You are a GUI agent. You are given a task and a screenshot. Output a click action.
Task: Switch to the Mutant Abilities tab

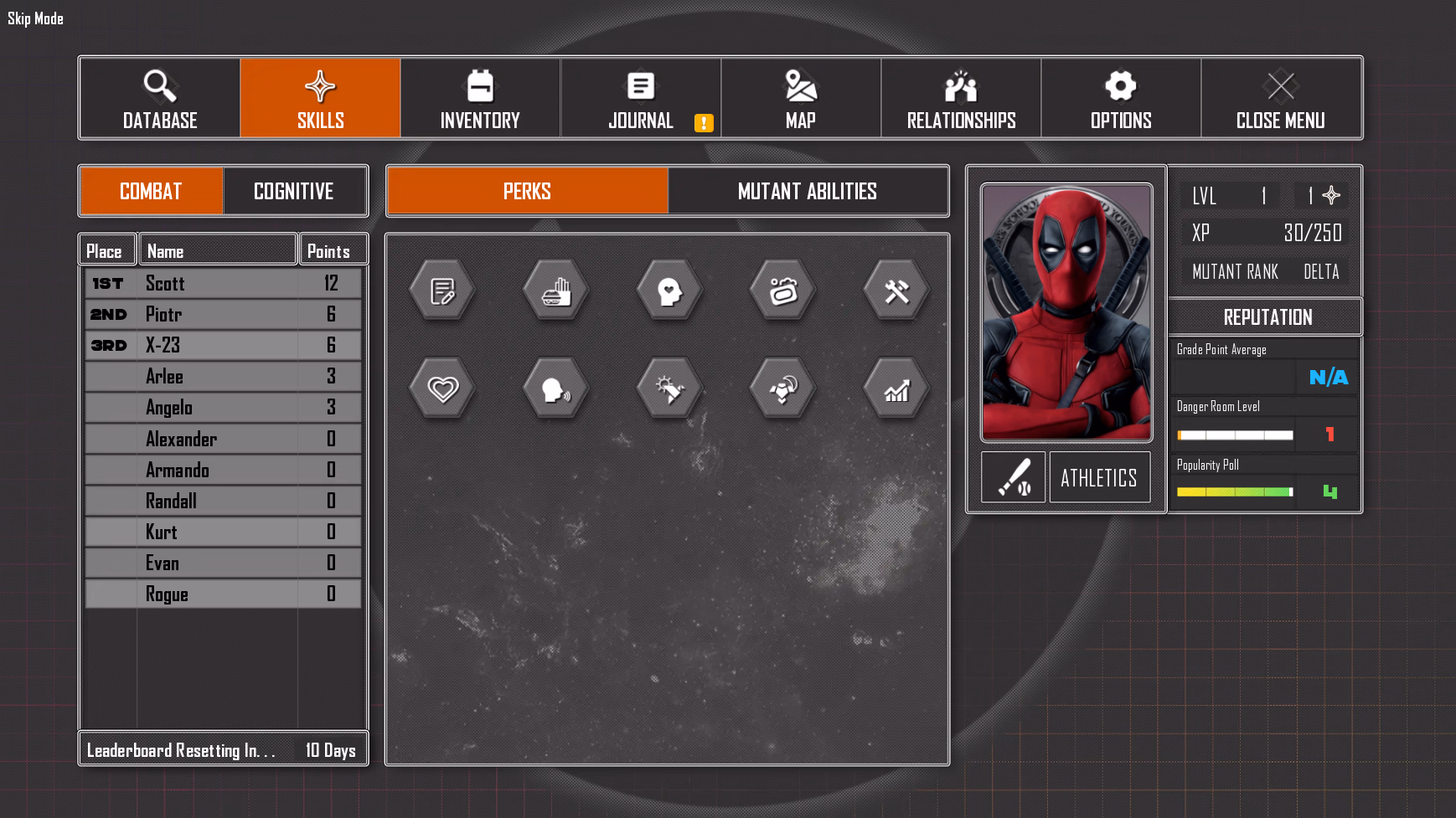(x=808, y=191)
